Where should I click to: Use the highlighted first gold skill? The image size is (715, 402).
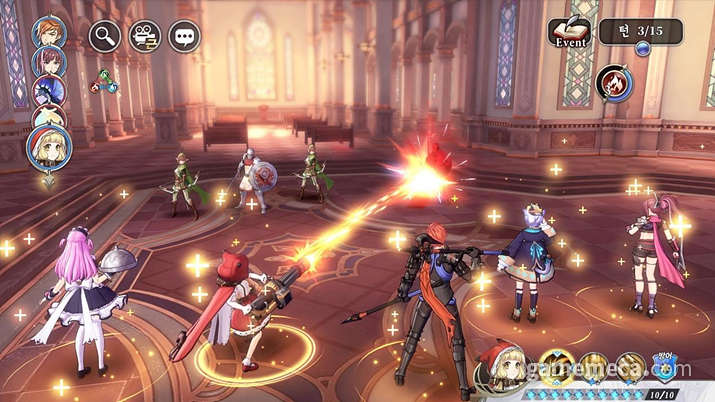click(556, 368)
